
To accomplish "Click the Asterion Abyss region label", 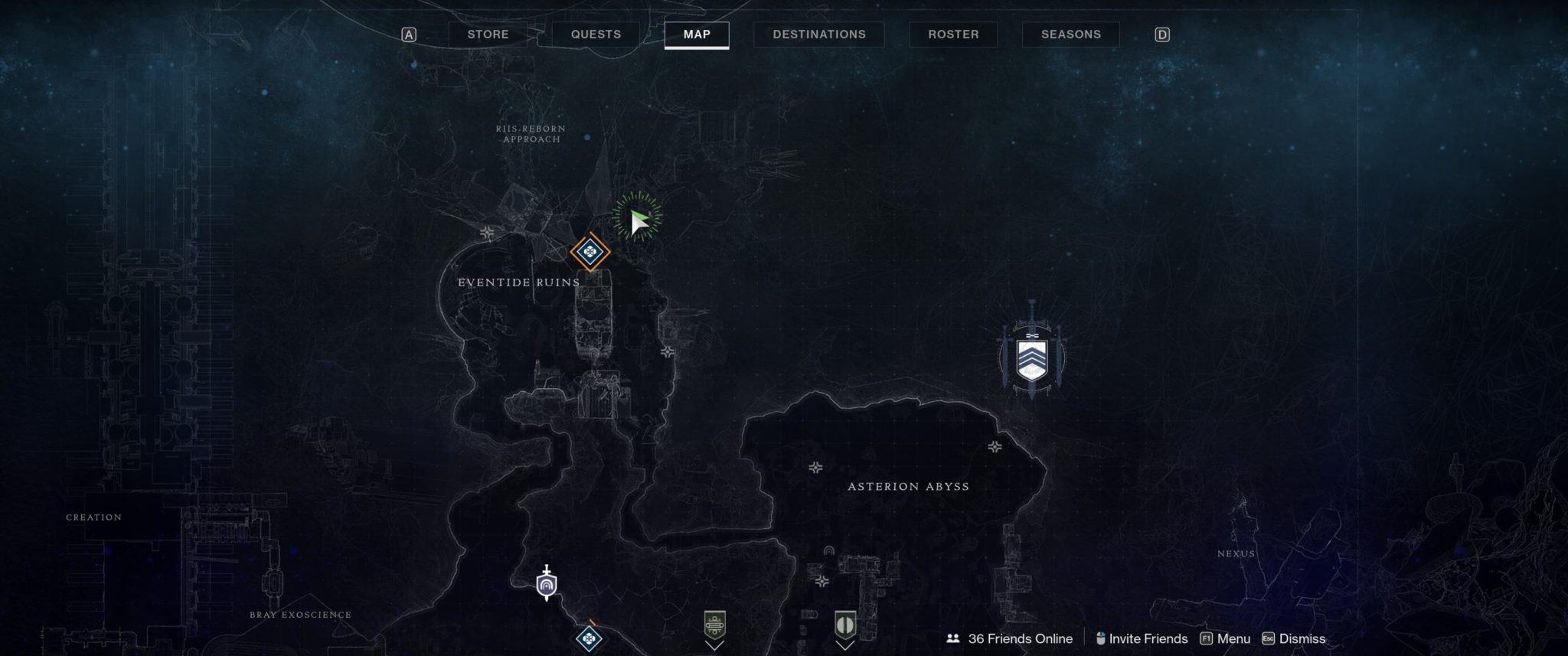I will coord(908,486).
